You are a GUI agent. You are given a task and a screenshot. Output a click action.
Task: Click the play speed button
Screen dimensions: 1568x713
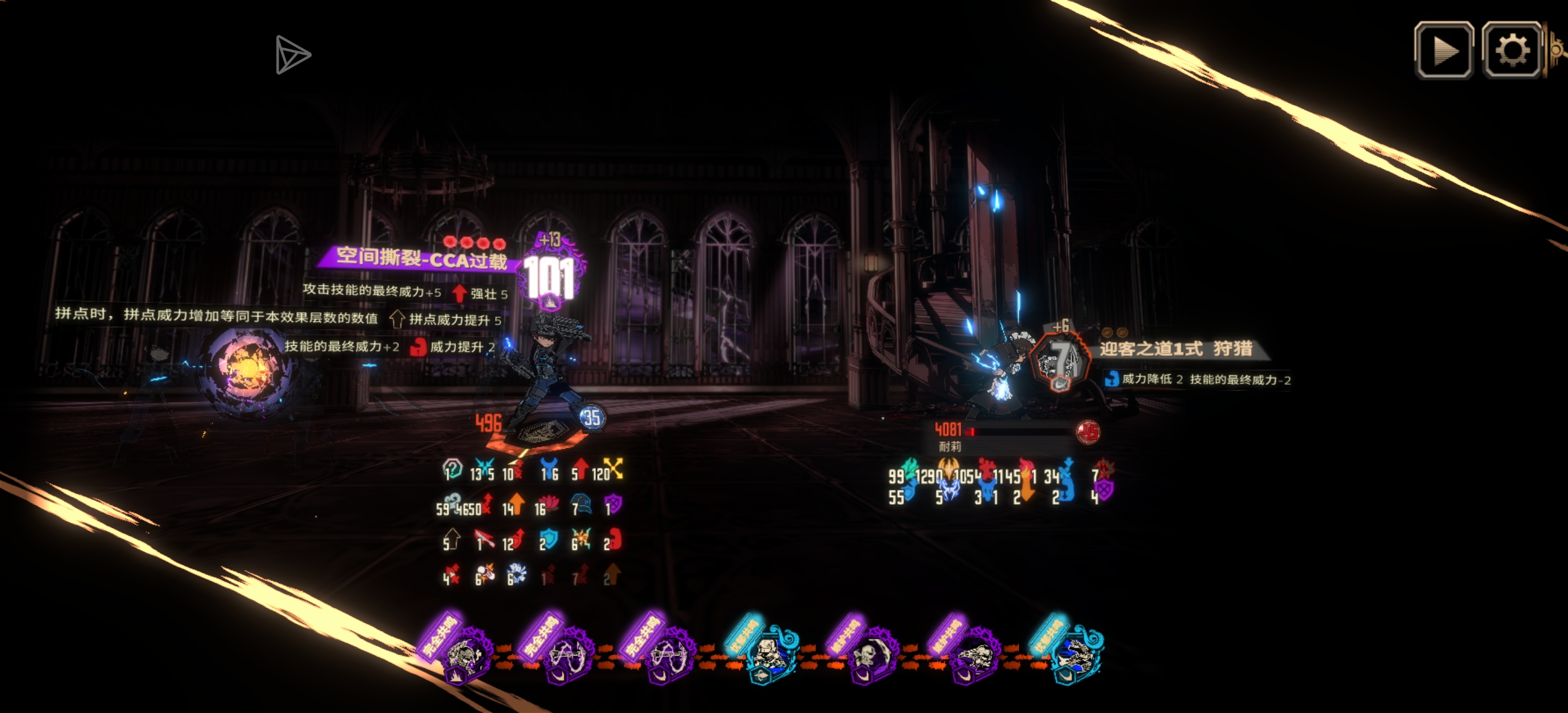pyautogui.click(x=1444, y=51)
